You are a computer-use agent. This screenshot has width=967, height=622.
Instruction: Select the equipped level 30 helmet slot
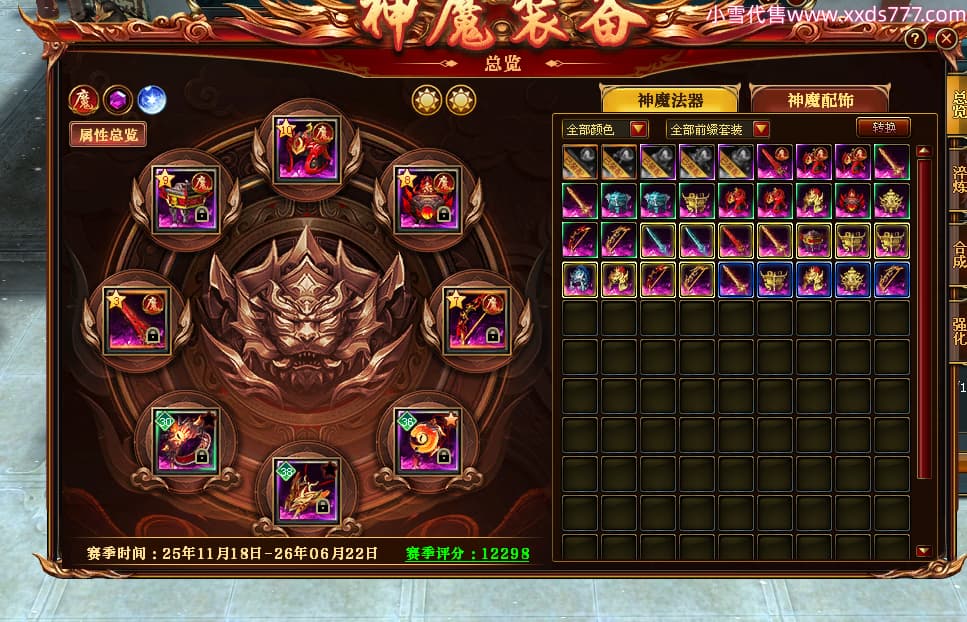(185, 440)
